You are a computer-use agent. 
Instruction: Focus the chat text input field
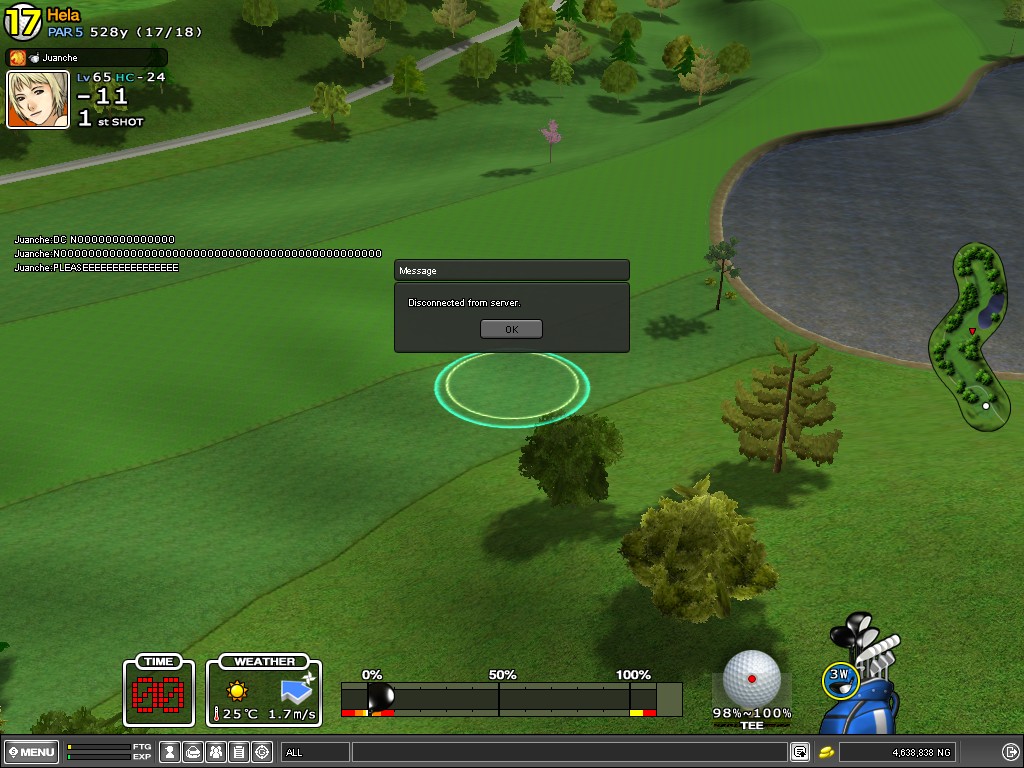(x=568, y=752)
